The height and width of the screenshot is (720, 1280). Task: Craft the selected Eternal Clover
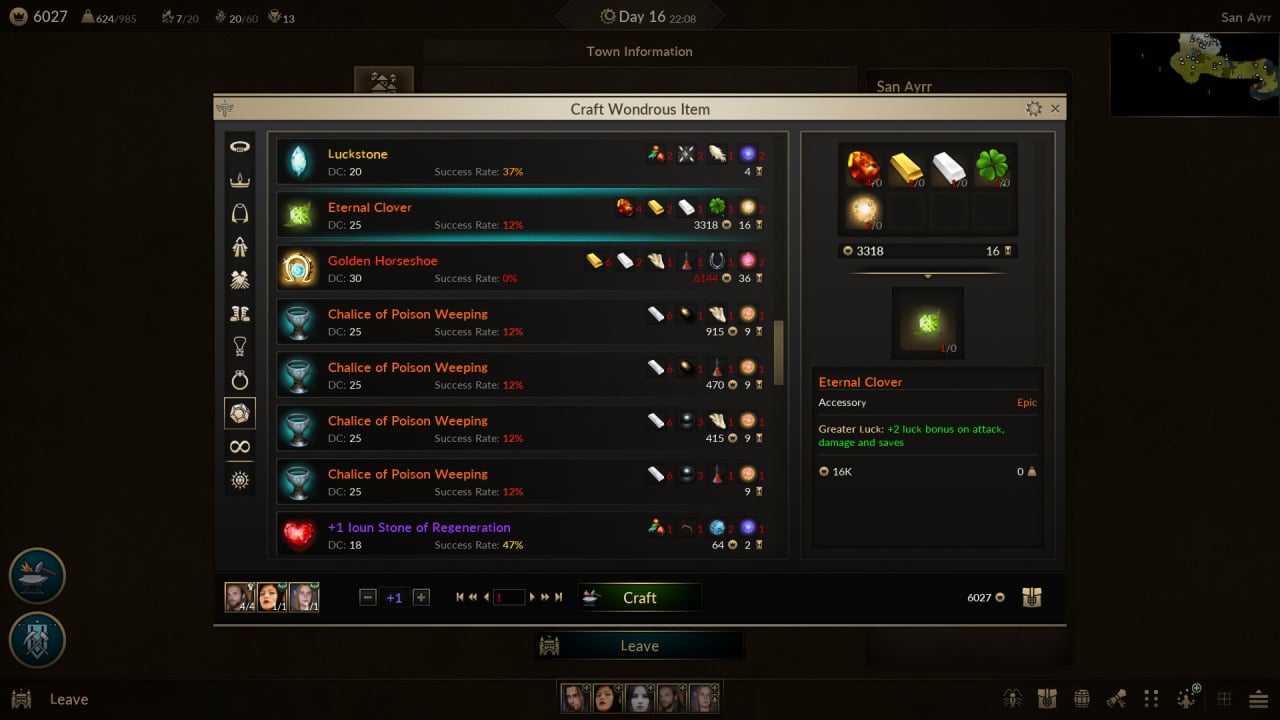click(x=639, y=598)
